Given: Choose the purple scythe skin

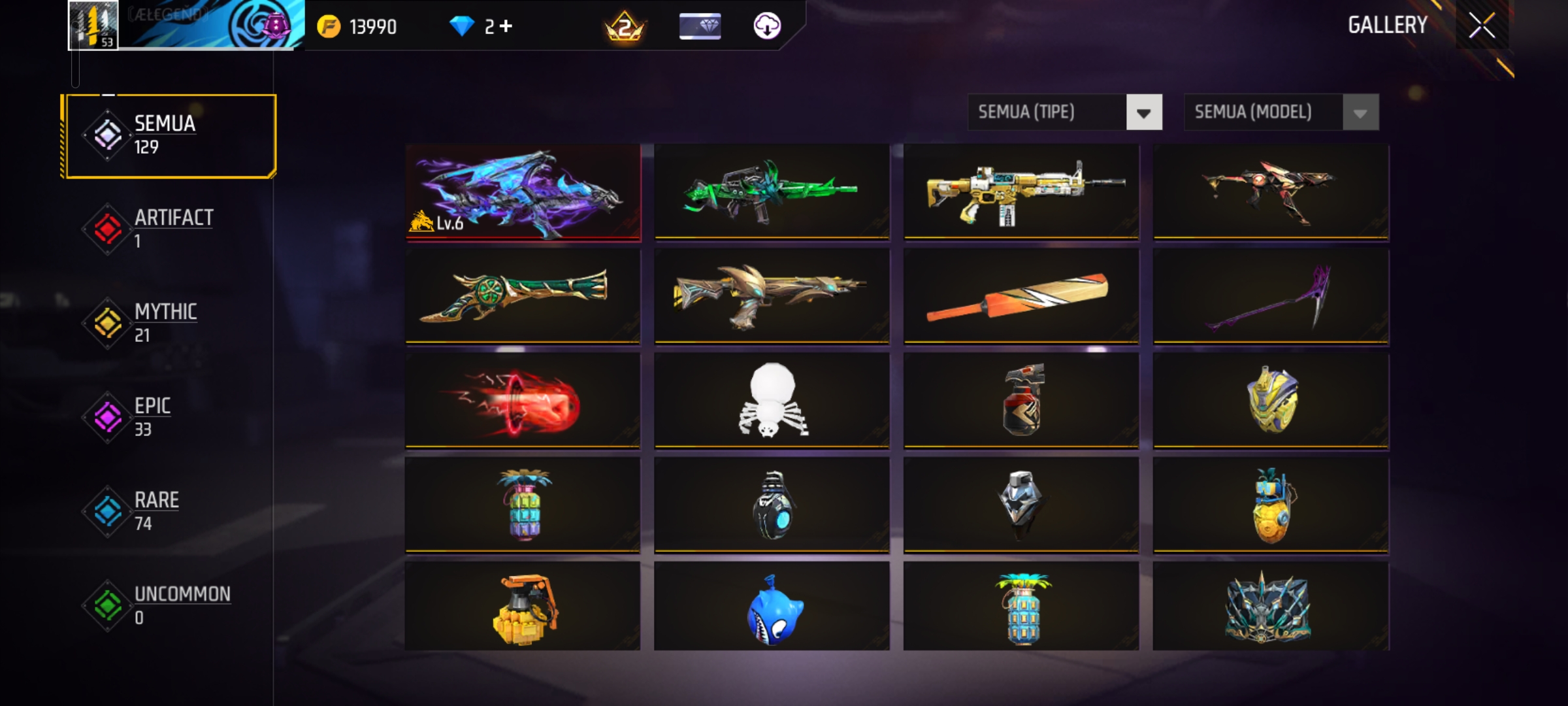Looking at the screenshot, I should point(1271,297).
